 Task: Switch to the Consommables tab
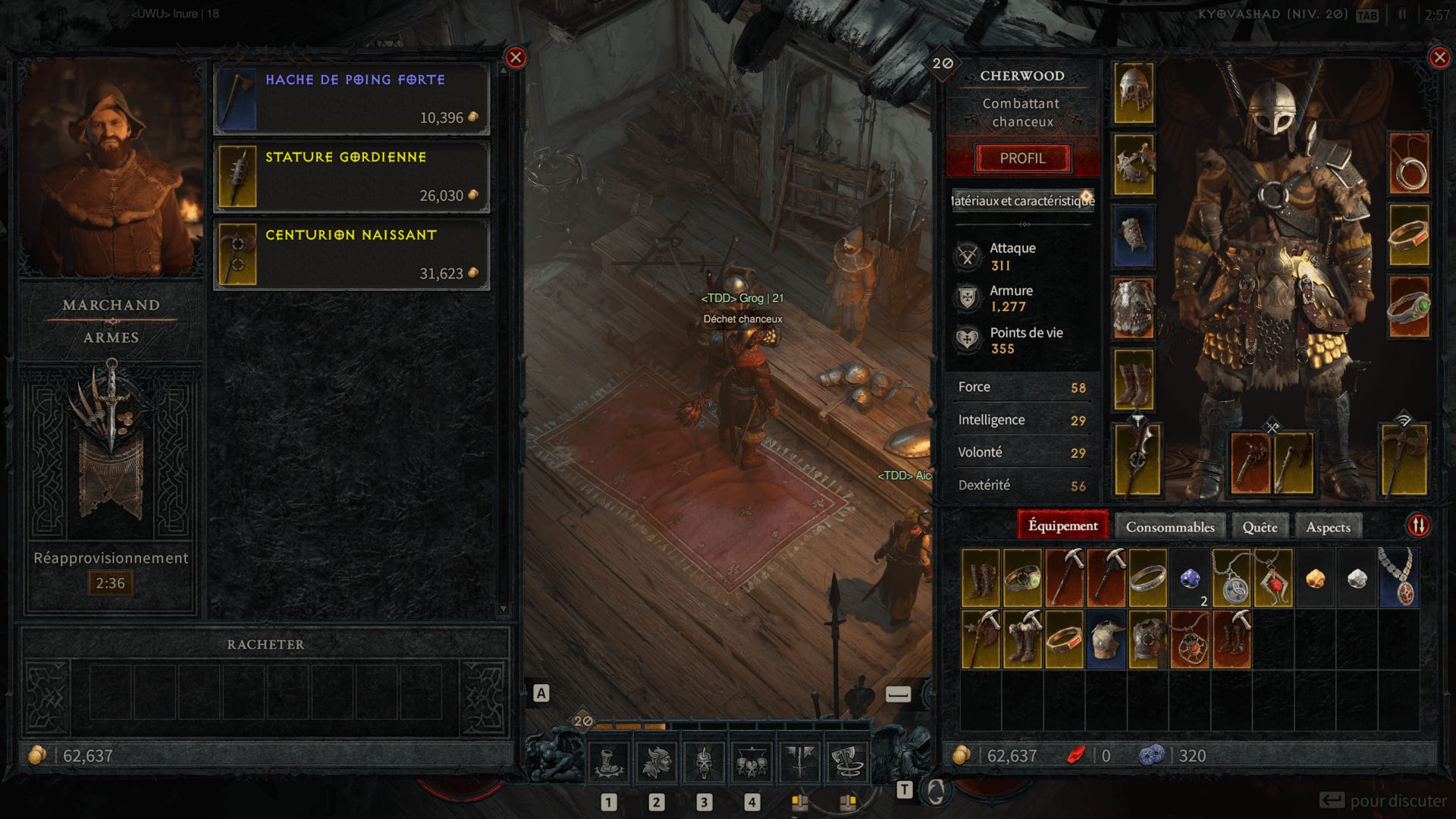[x=1169, y=527]
